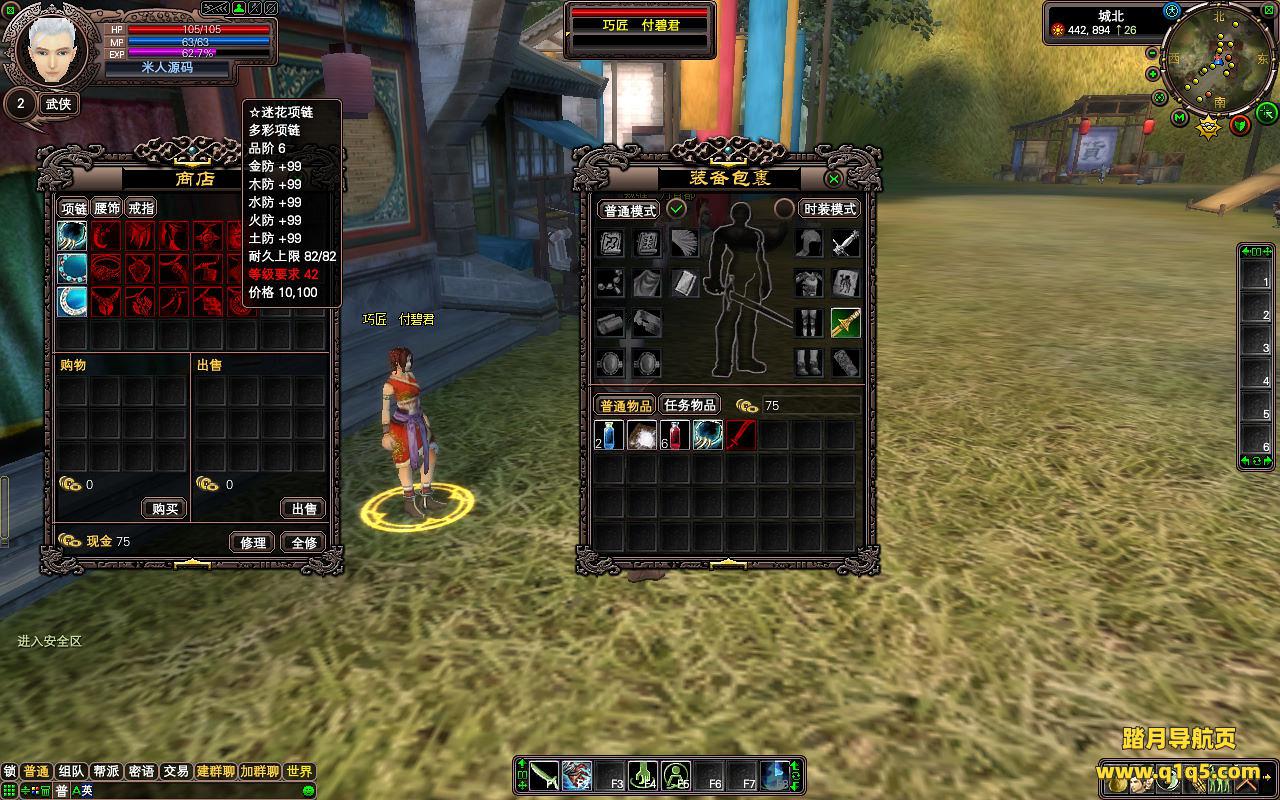Click the 修理 (repair) button

pos(252,542)
